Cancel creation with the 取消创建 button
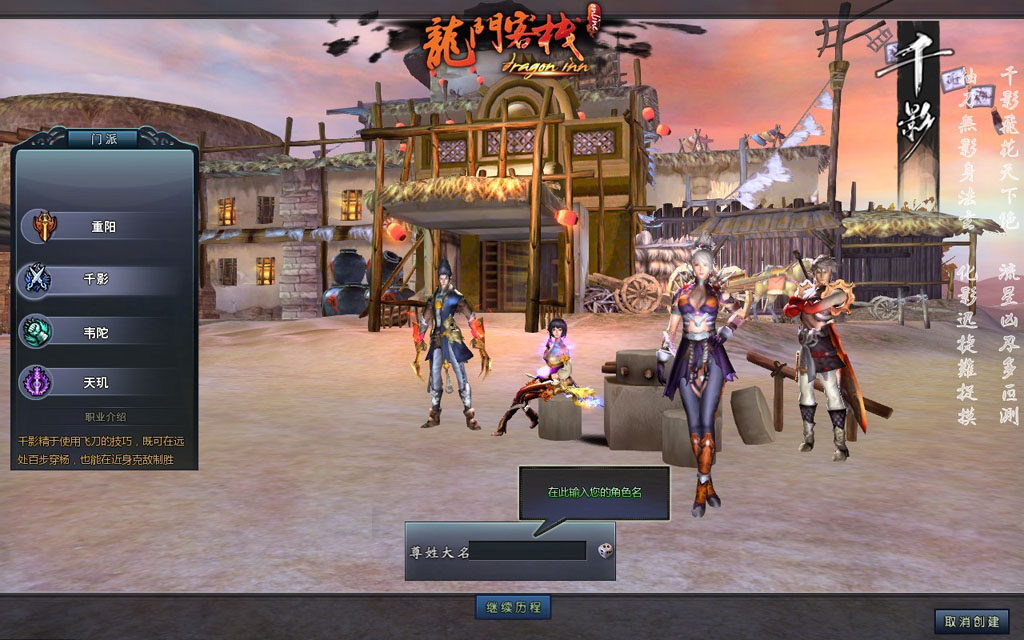This screenshot has height=640, width=1024. coord(971,621)
